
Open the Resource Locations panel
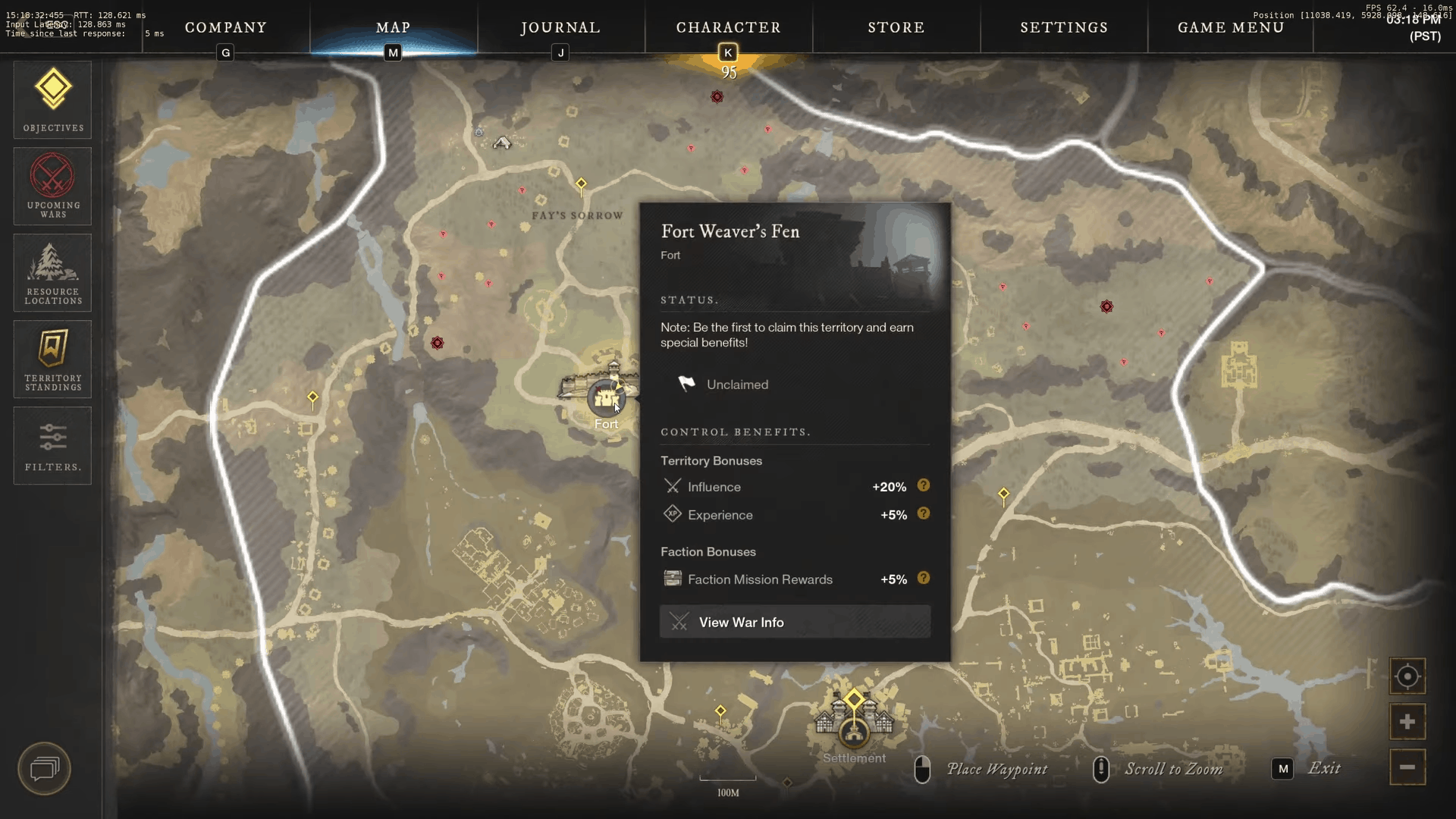52,272
